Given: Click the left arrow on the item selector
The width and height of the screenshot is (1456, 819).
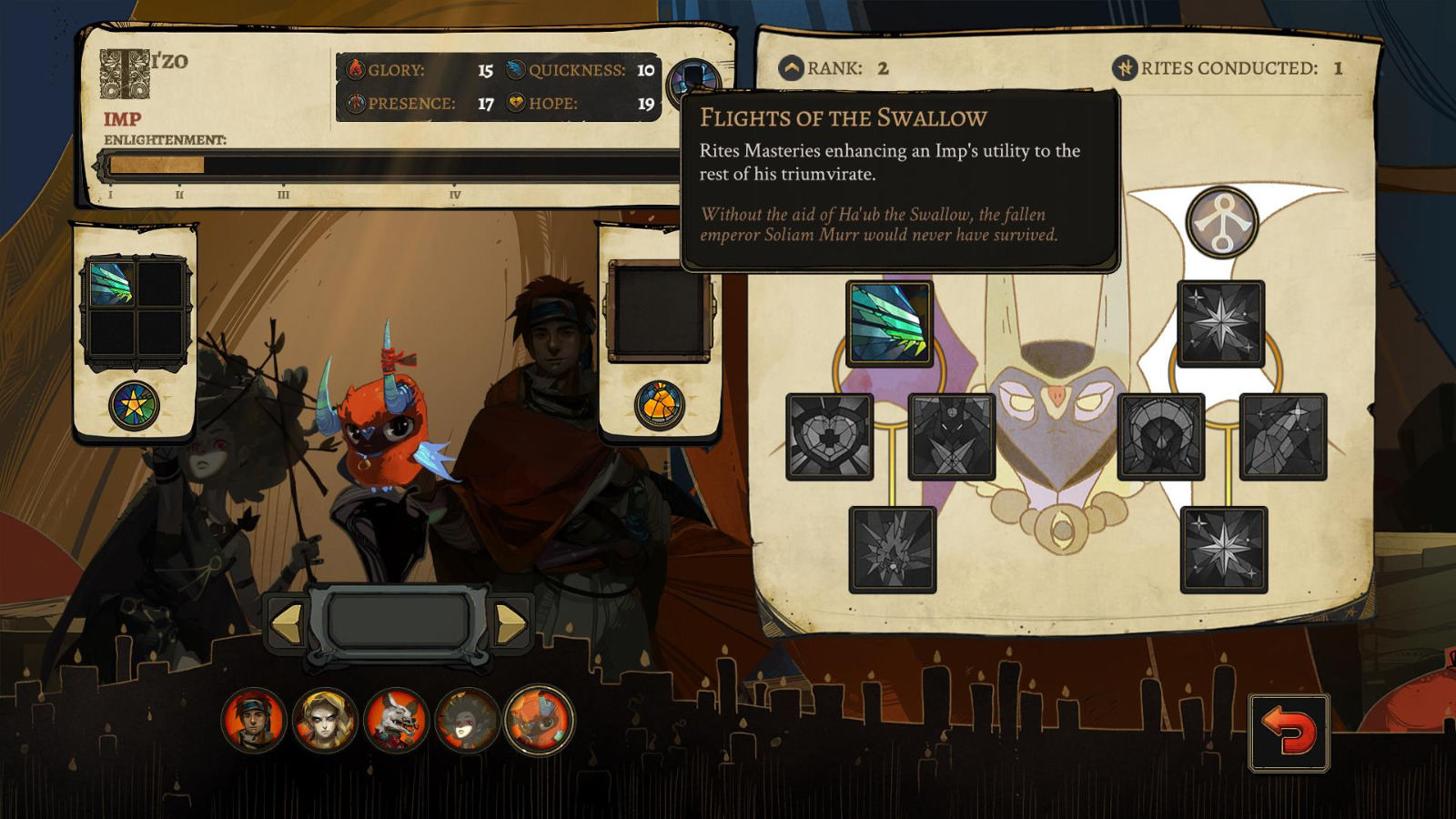Looking at the screenshot, I should pyautogui.click(x=288, y=623).
